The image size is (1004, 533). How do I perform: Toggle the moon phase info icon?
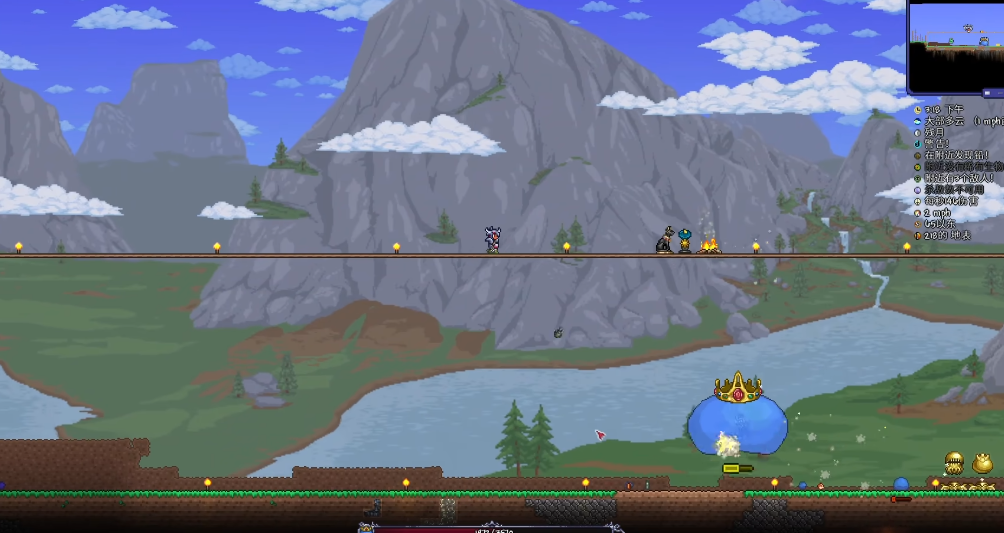point(917,132)
